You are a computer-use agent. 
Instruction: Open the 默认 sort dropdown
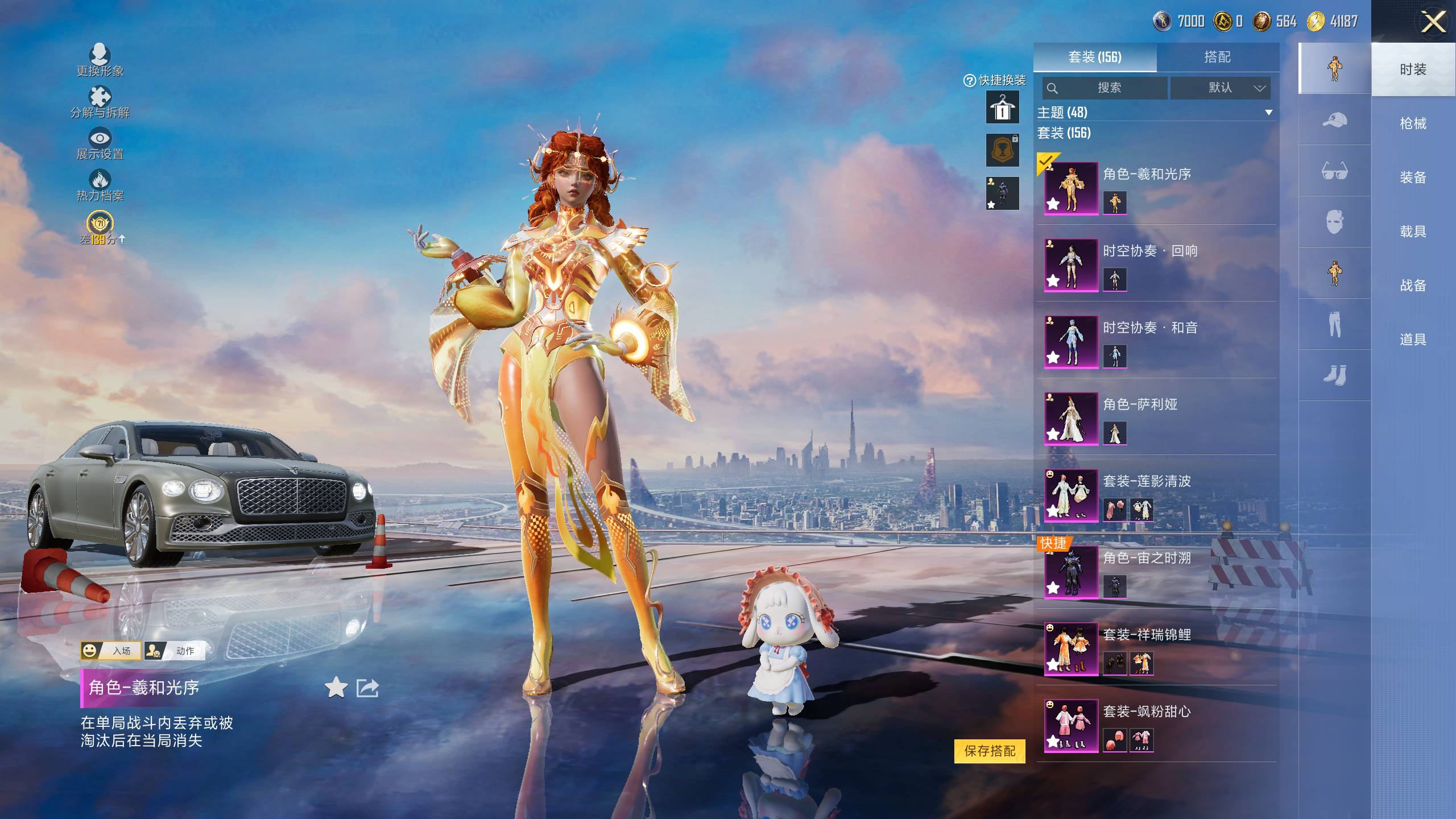tap(1220, 88)
